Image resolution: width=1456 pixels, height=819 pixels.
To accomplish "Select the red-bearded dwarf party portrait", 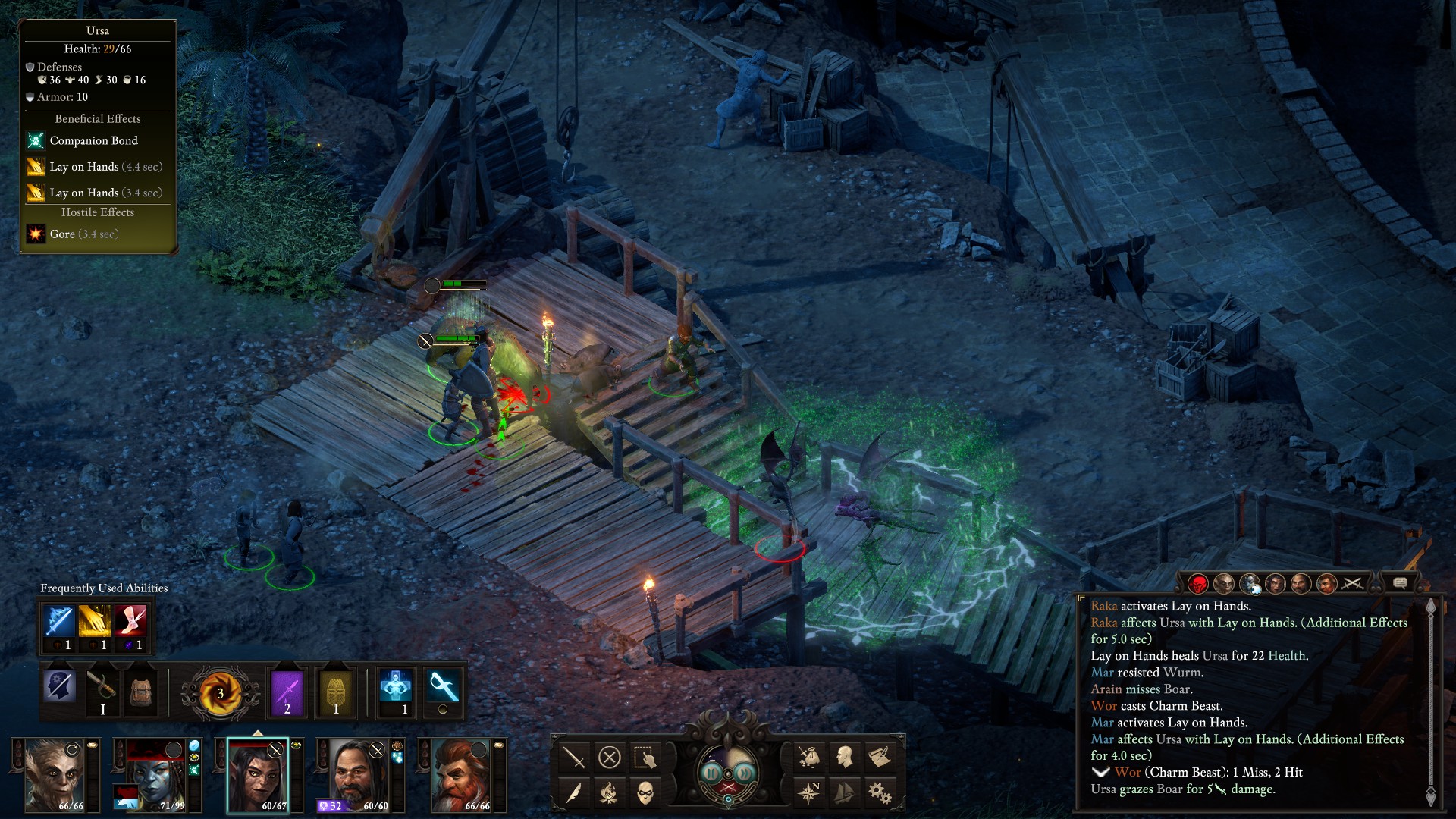I will tap(461, 775).
